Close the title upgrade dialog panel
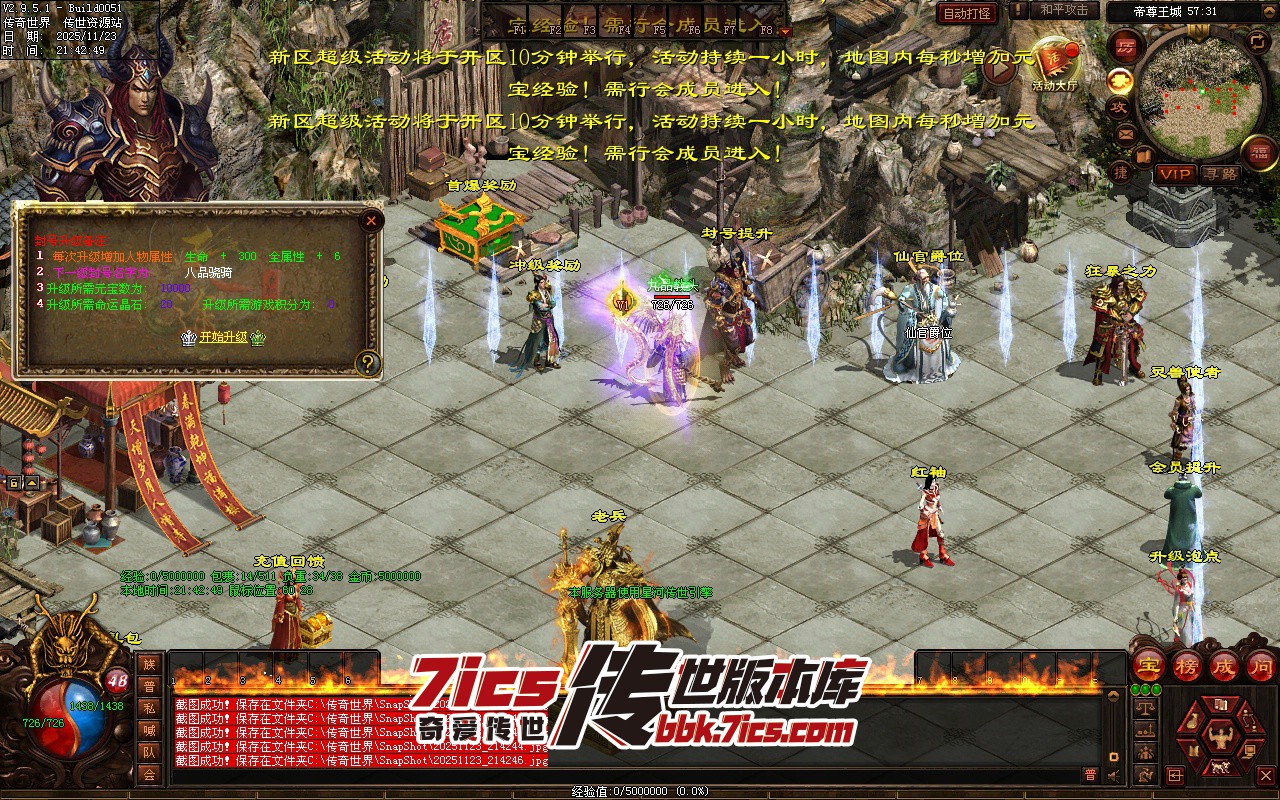 coord(371,220)
